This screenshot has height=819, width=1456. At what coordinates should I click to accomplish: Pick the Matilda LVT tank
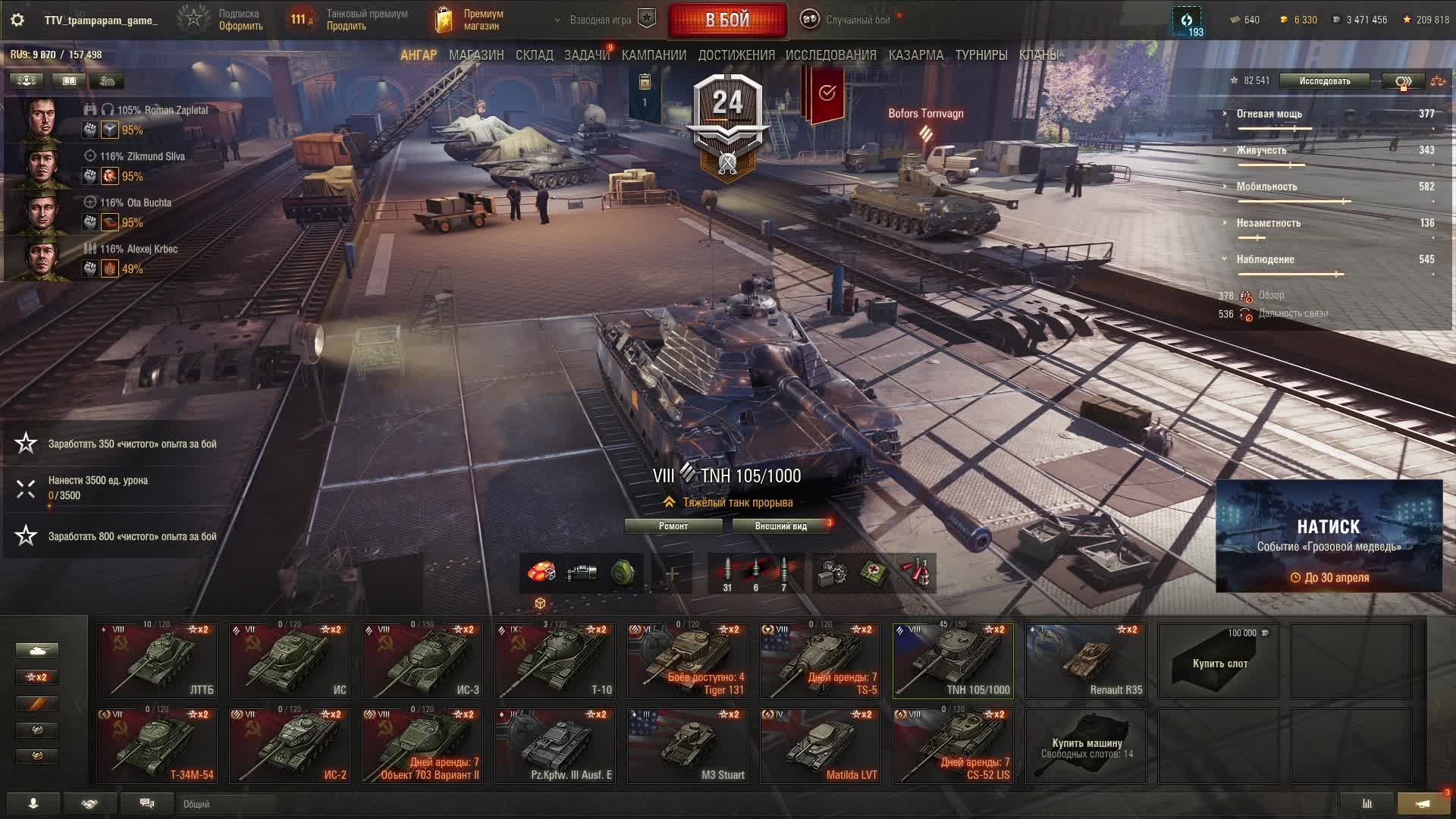point(821,746)
